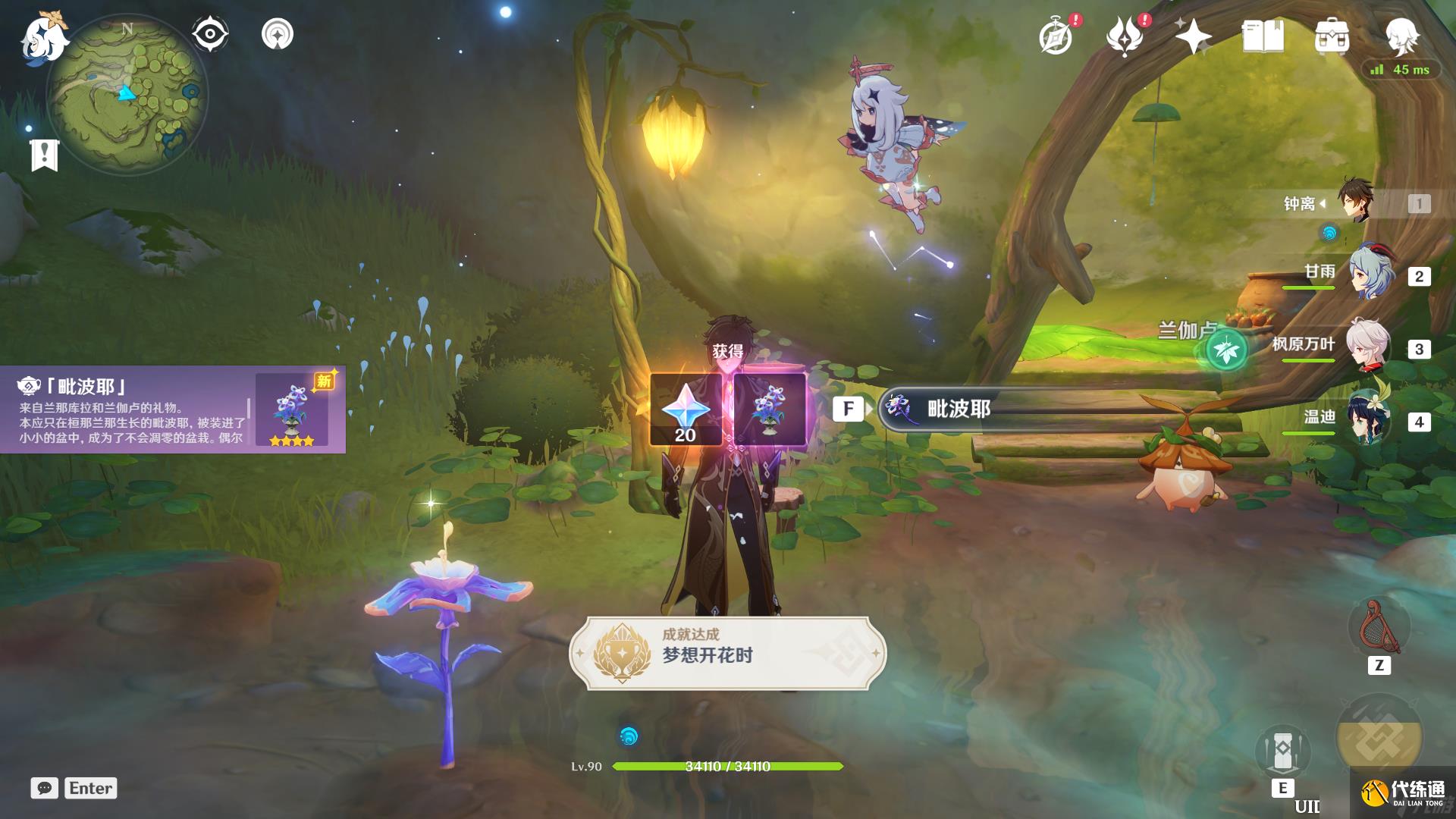This screenshot has width=1456, height=819.
Task: View the 毗波耶 item notification panel
Action: tap(173, 409)
